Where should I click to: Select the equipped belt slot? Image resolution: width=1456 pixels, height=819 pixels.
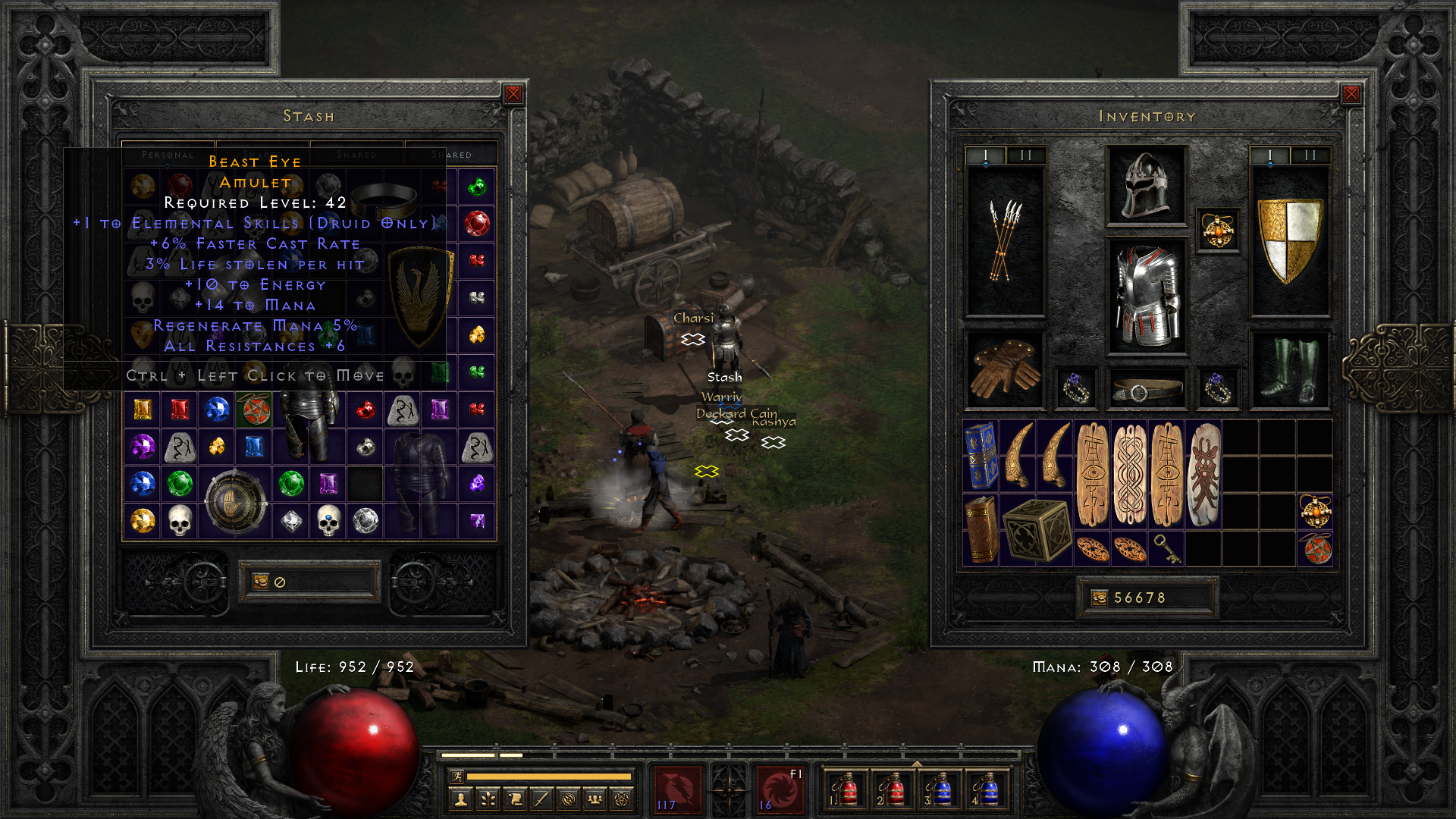(1146, 389)
